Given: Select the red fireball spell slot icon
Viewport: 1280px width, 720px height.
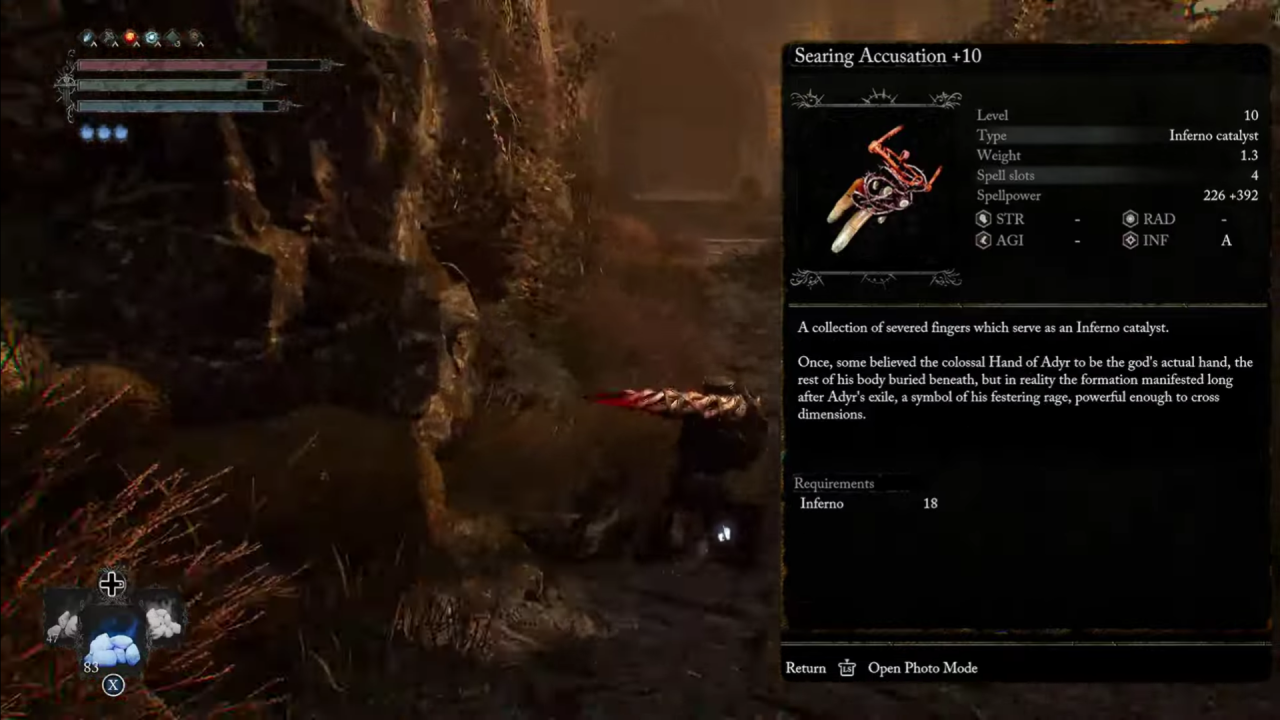Looking at the screenshot, I should 130,37.
